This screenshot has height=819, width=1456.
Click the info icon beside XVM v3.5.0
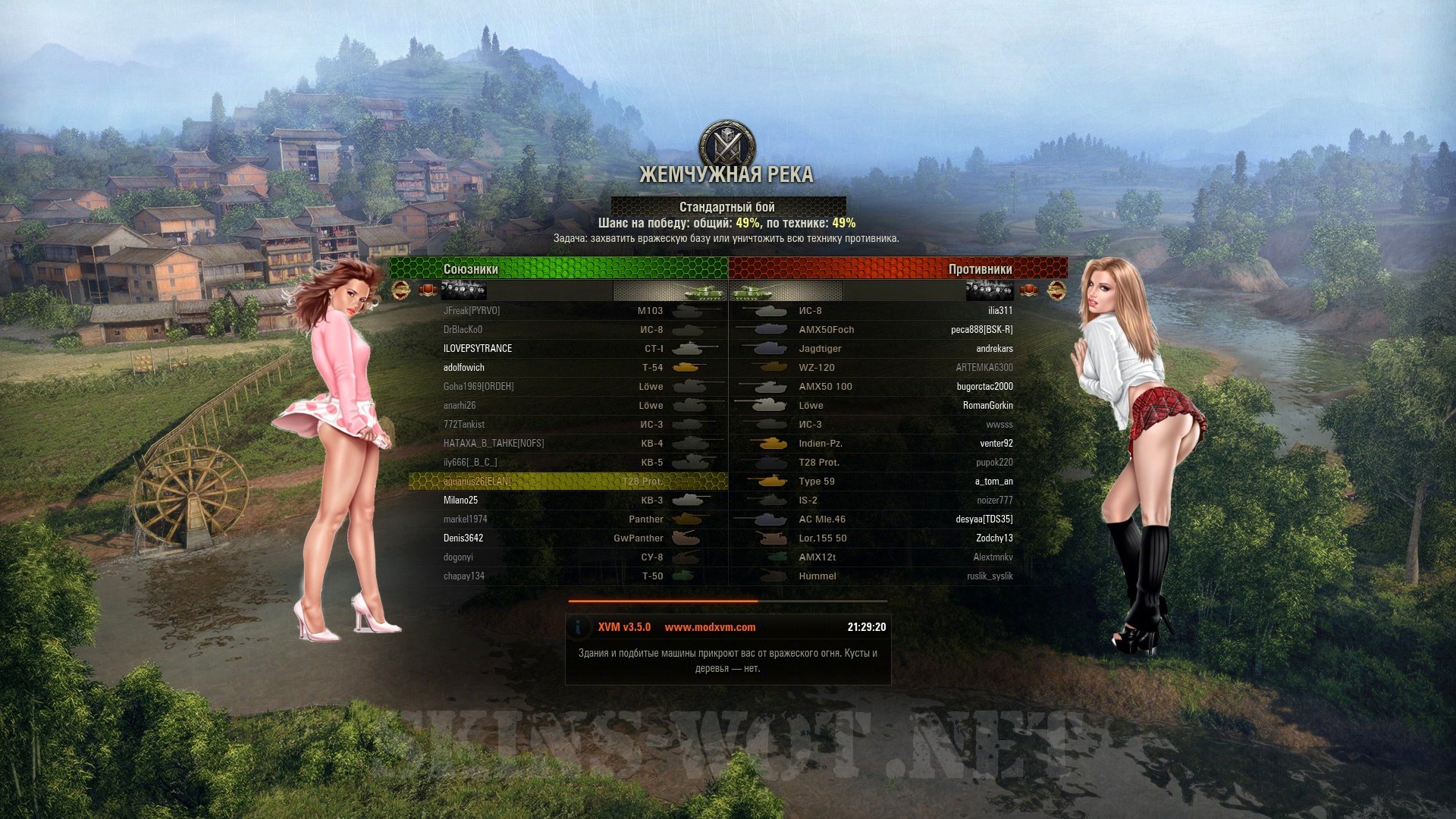[579, 627]
